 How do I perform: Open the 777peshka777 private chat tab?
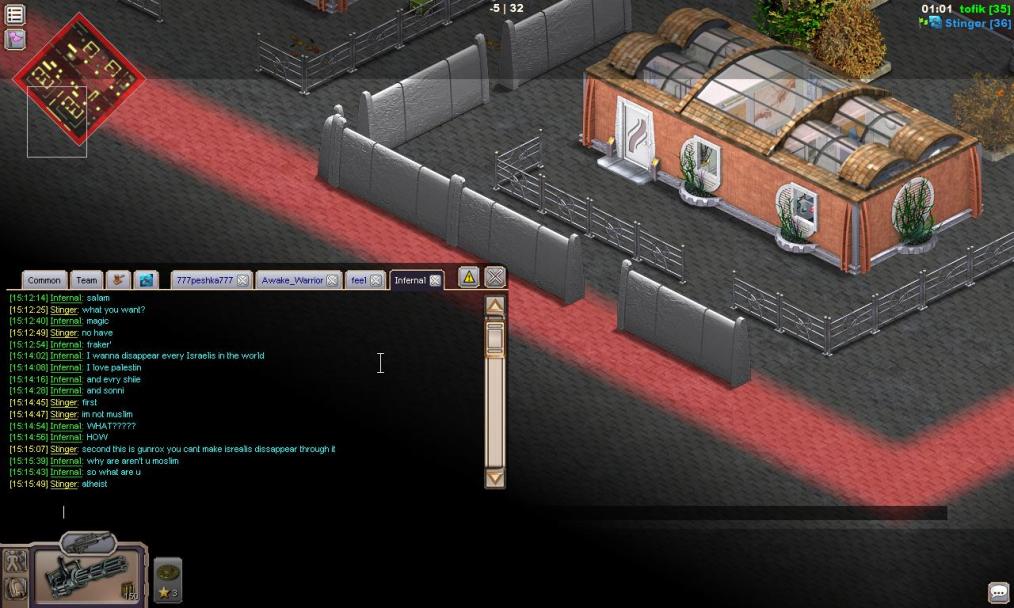[204, 280]
